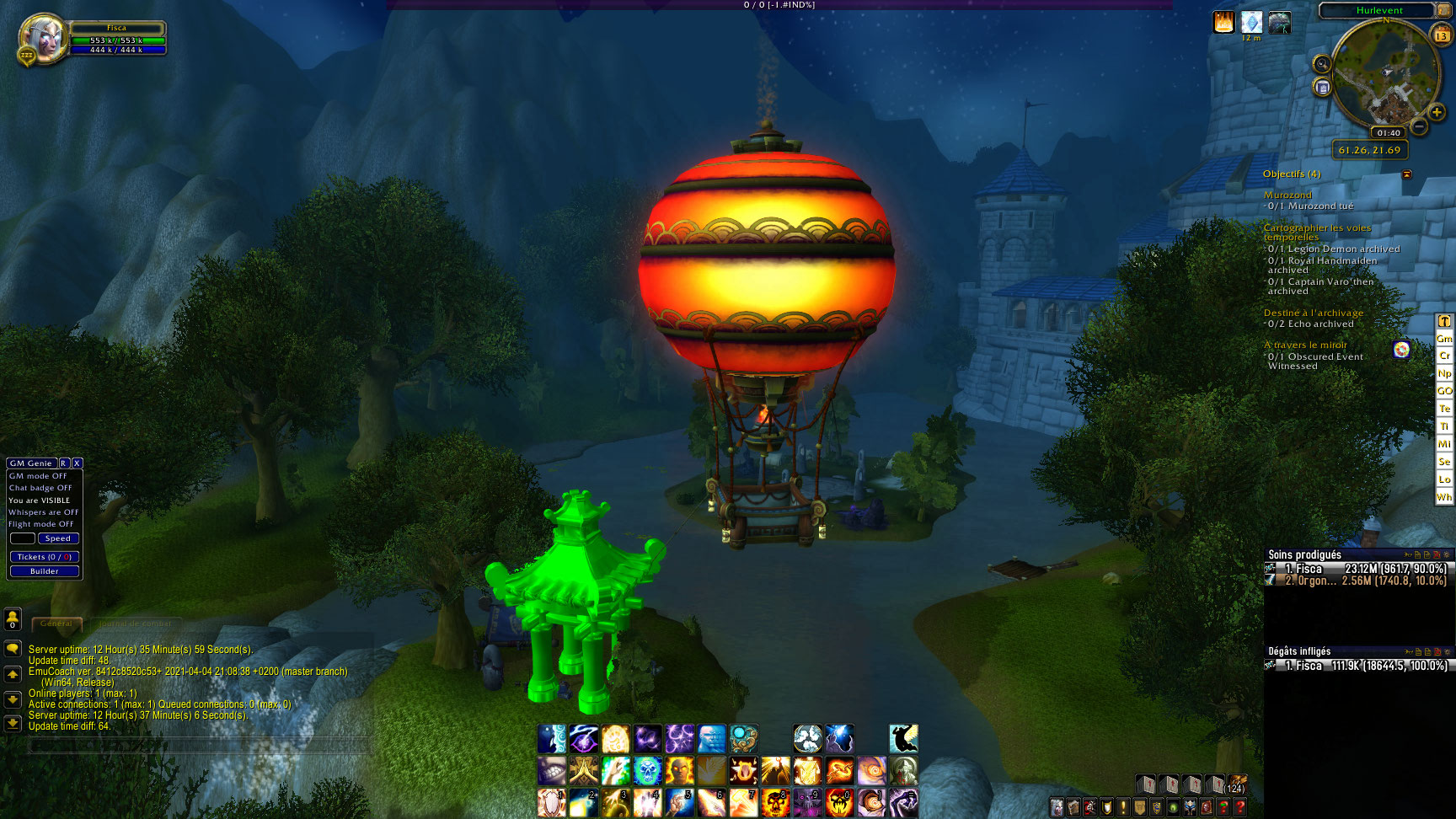Click the minimap zoom-in plus button

point(1437,113)
